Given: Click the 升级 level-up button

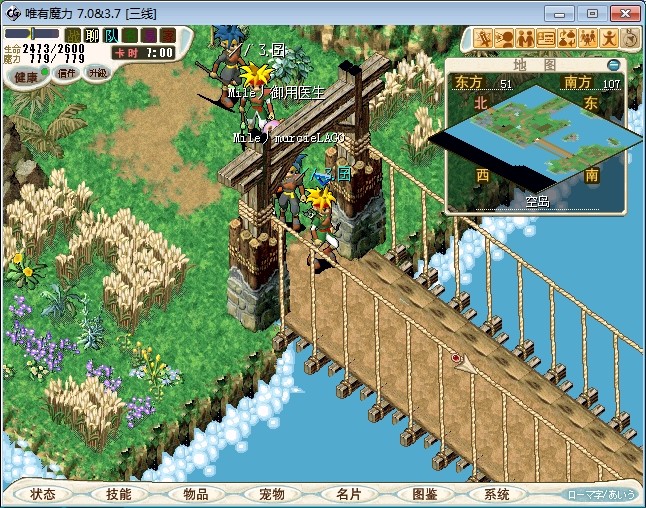Looking at the screenshot, I should [x=98, y=73].
